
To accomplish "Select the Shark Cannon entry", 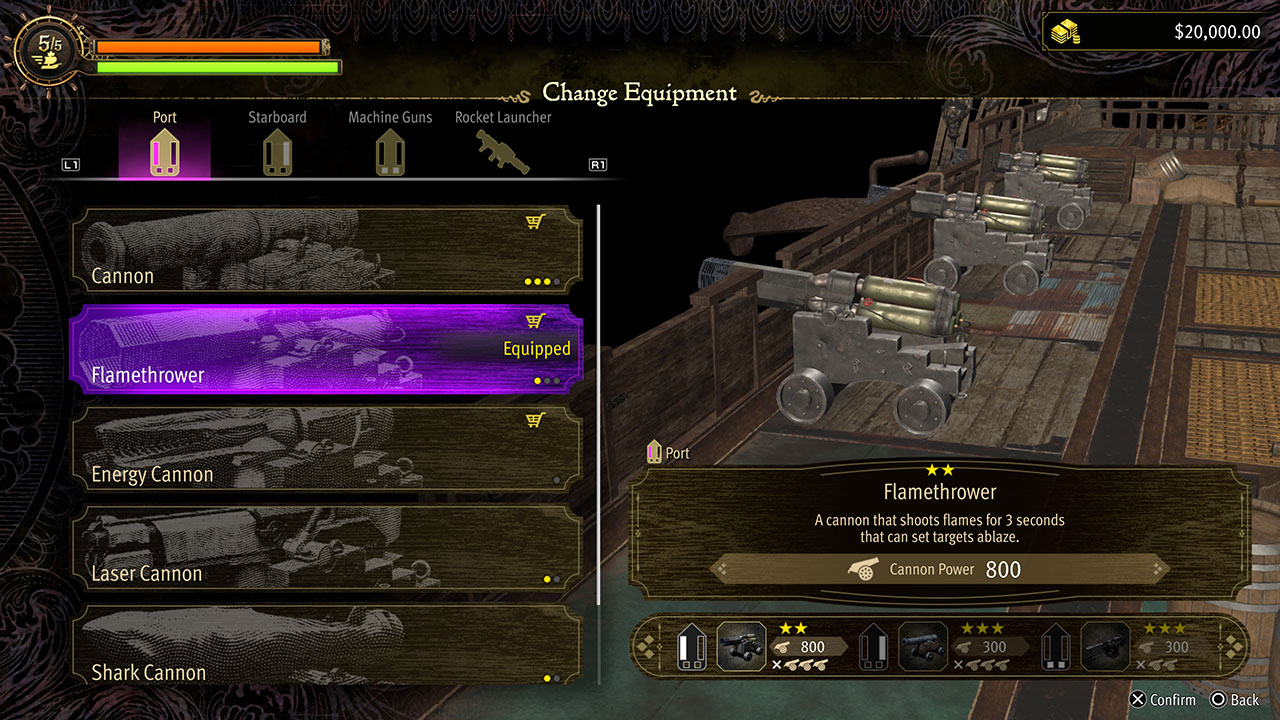I will pos(326,645).
